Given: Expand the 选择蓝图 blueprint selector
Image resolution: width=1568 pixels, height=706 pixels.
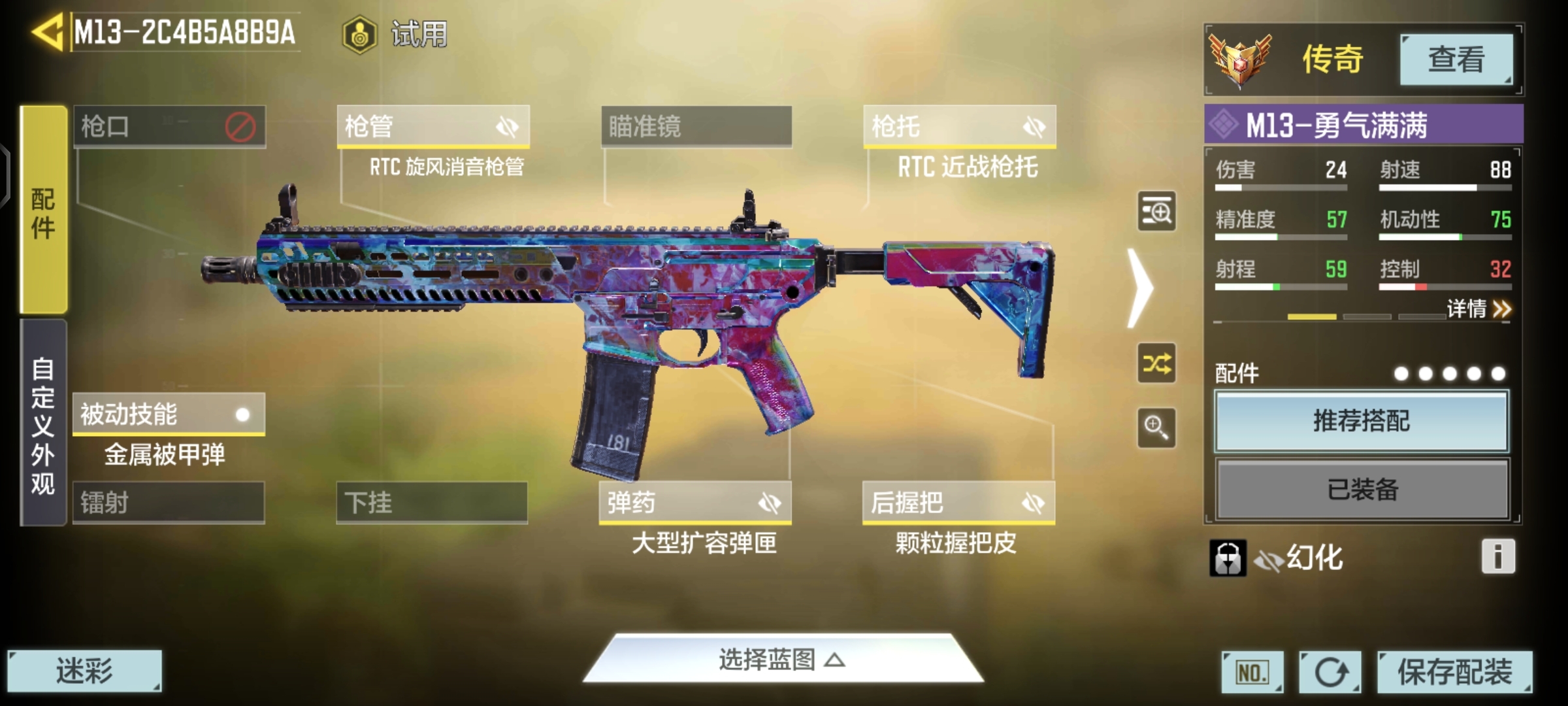Looking at the screenshot, I should coord(783,660).
